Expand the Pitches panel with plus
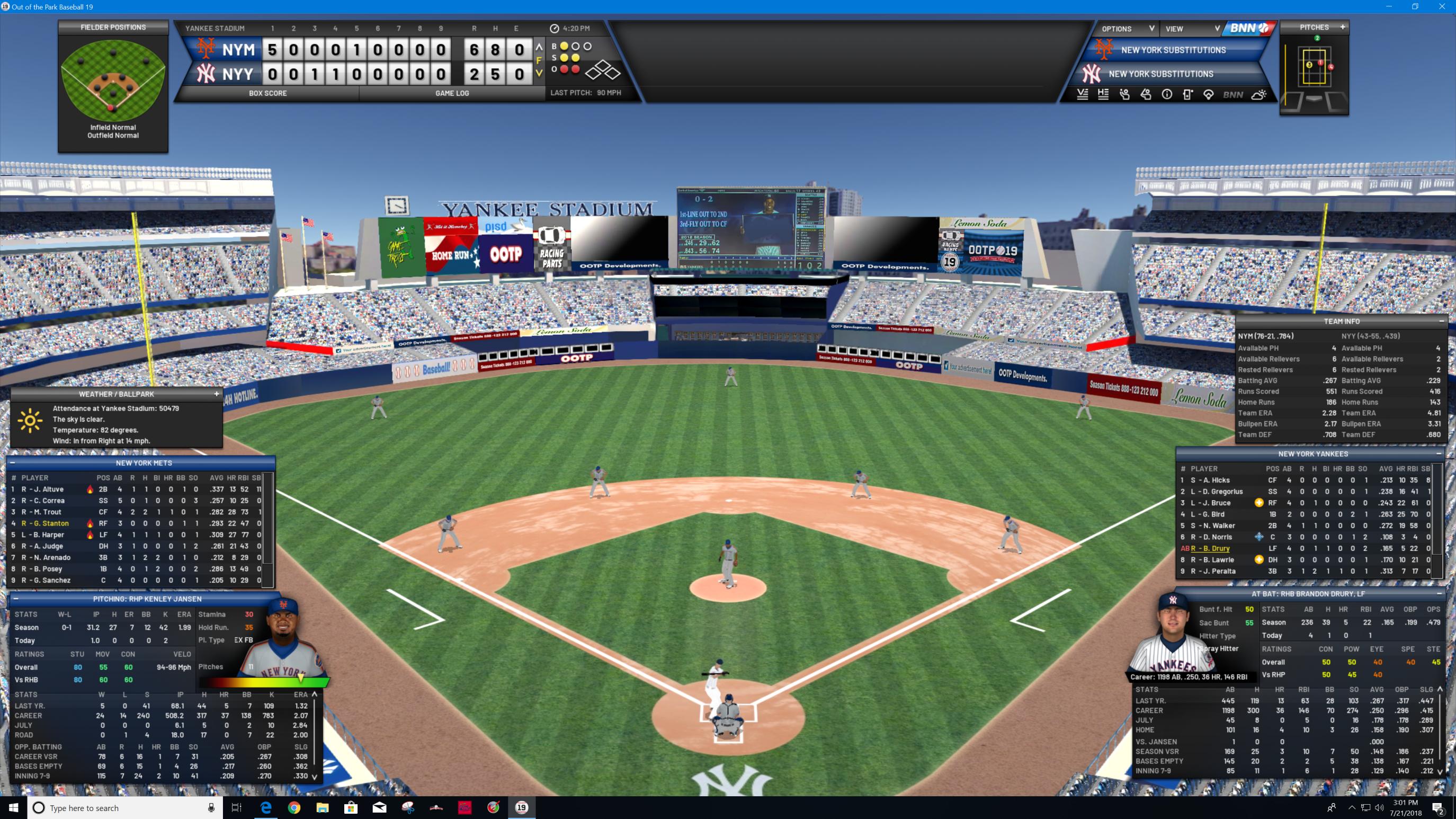 click(1343, 27)
